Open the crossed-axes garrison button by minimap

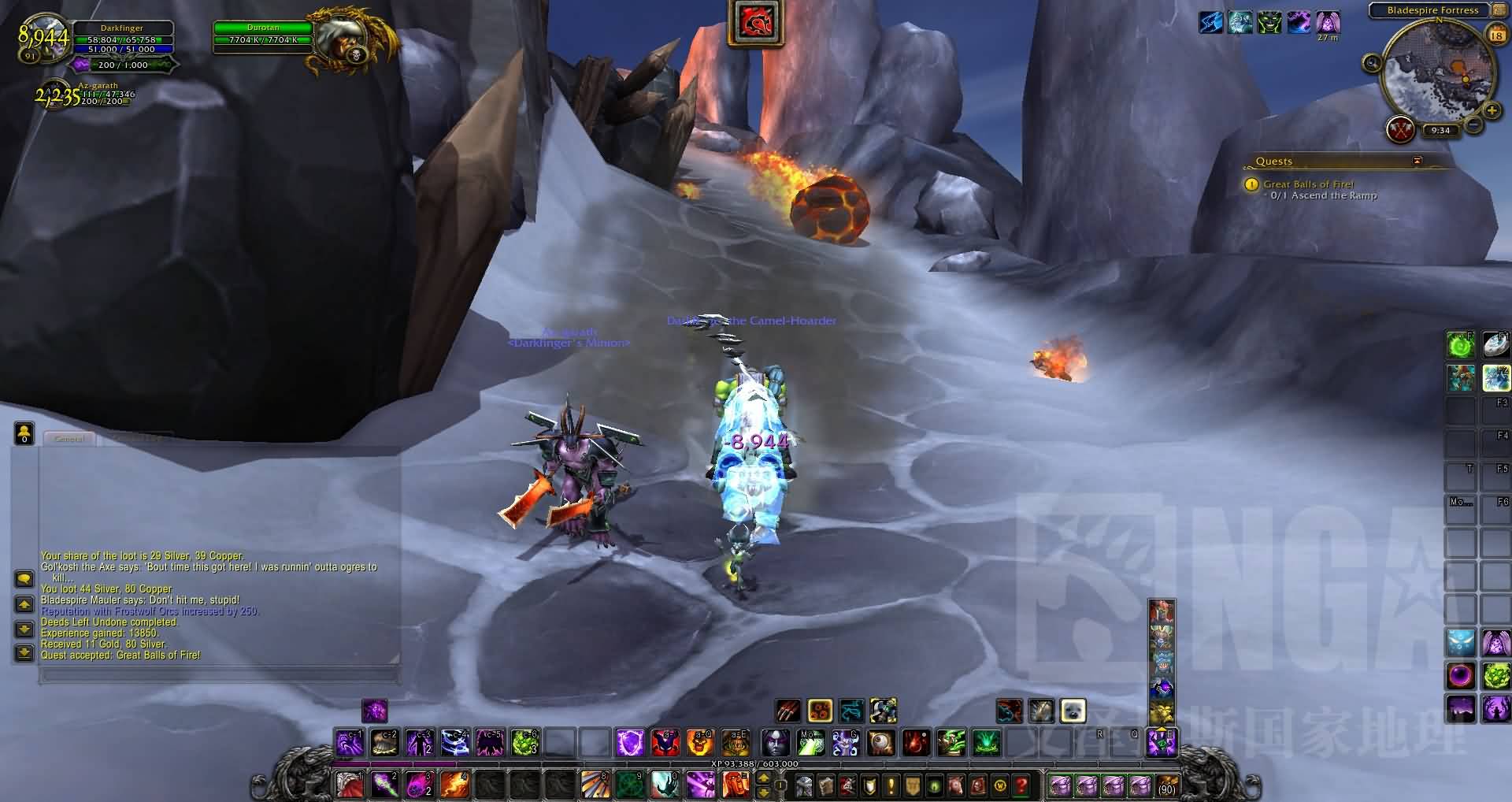1401,130
